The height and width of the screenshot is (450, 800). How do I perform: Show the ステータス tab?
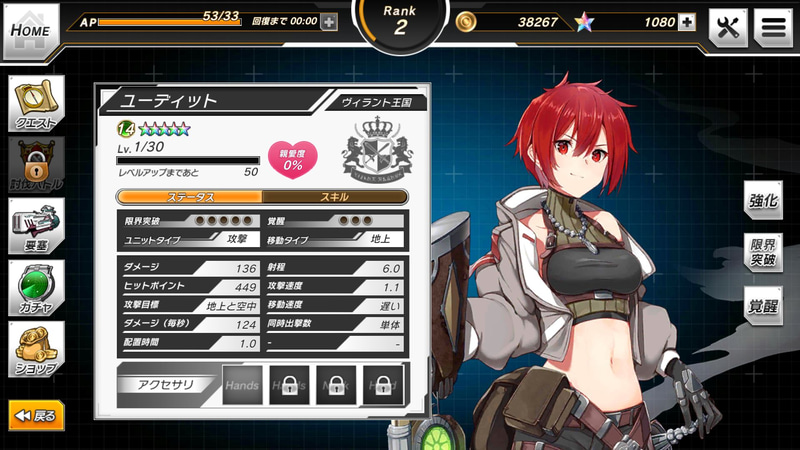pyautogui.click(x=190, y=197)
